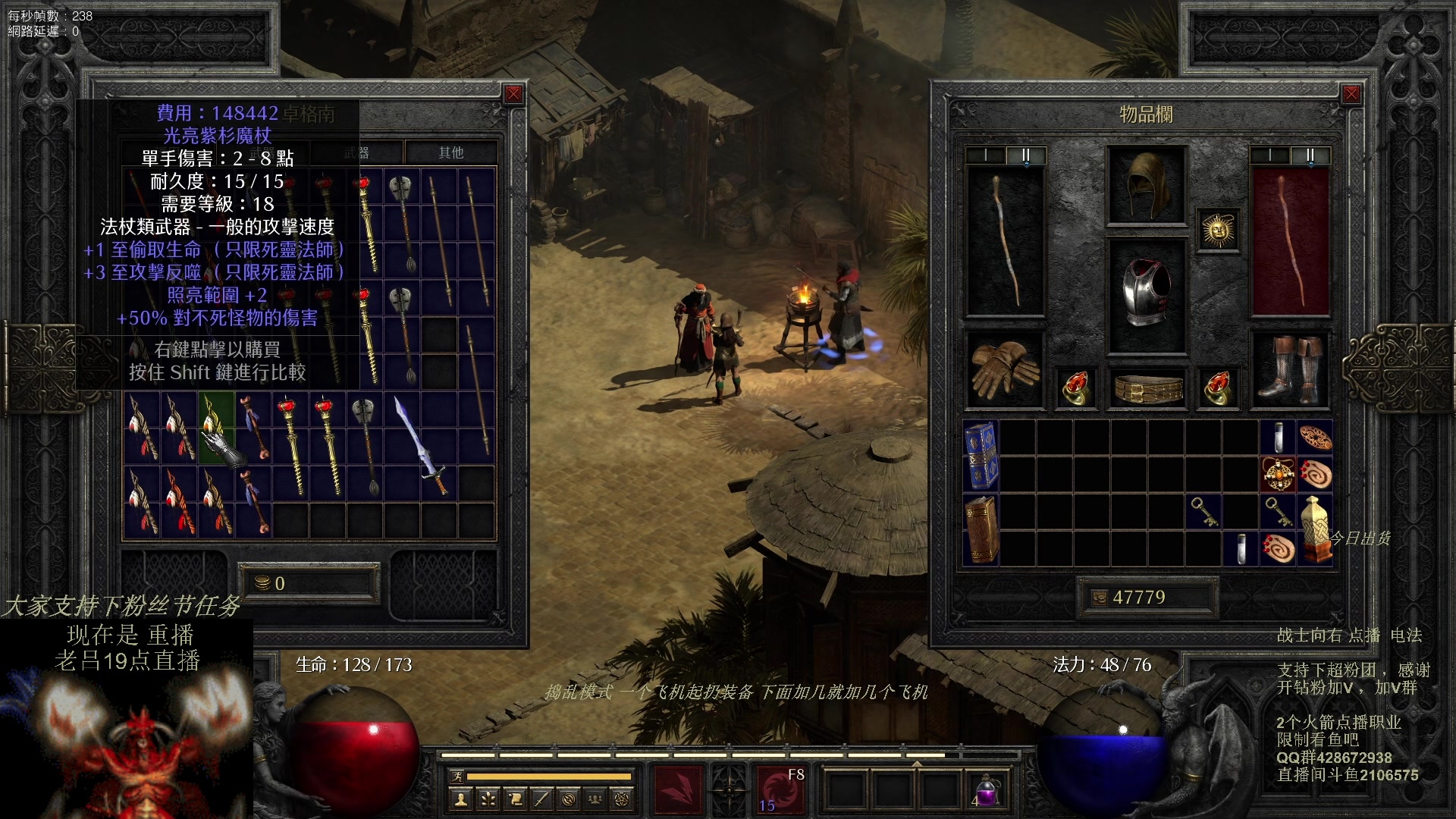Select the ivory totem statue item

1316,528
